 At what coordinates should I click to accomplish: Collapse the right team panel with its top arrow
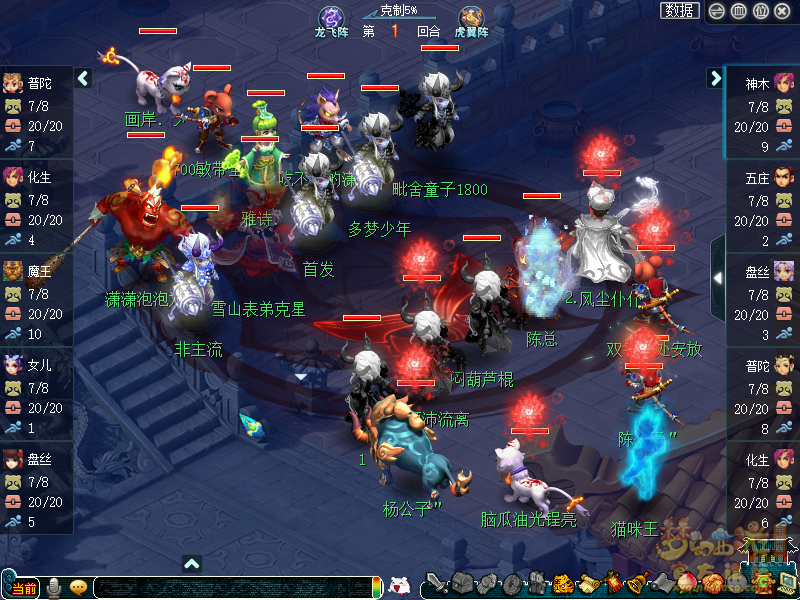coord(715,78)
